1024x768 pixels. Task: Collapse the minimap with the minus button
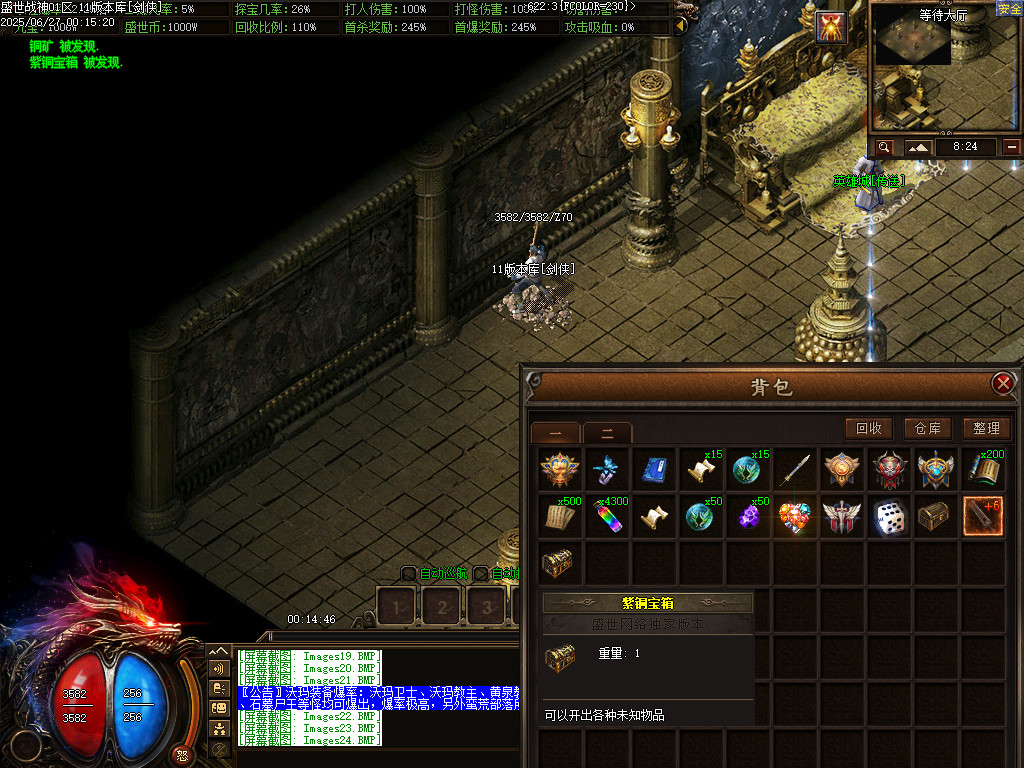(x=1012, y=147)
